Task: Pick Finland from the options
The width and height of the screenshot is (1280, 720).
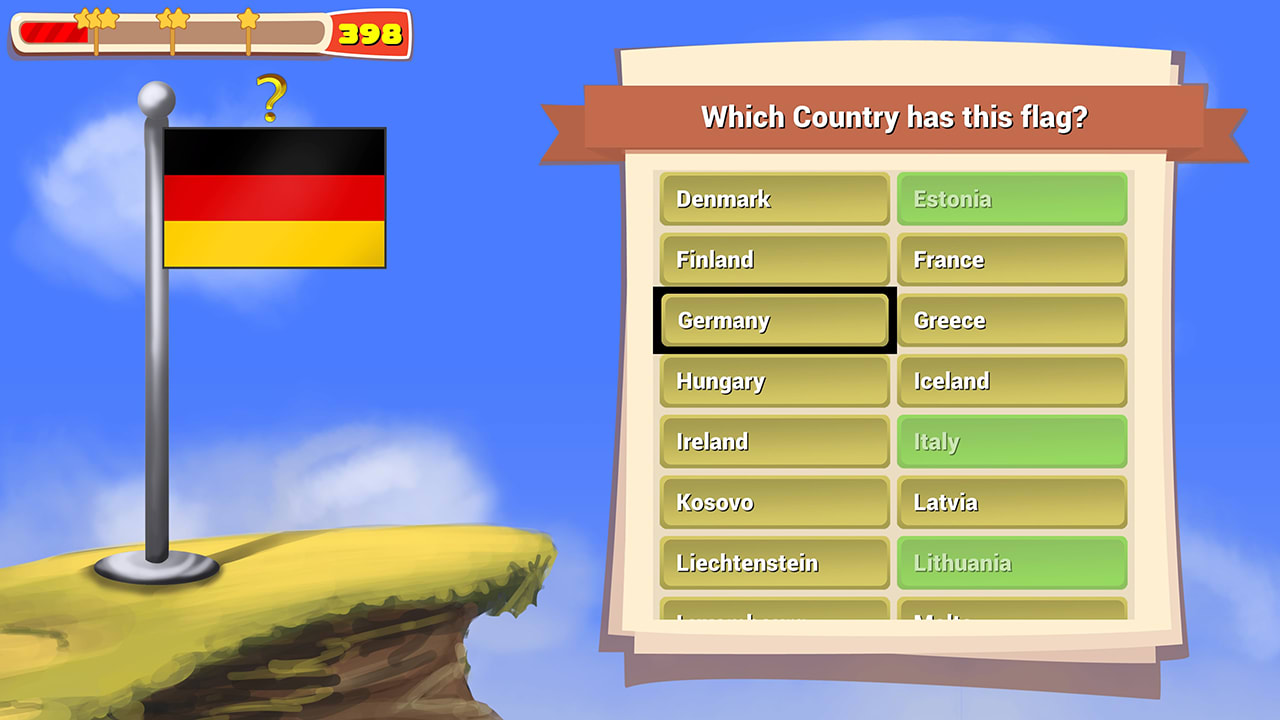Action: 774,260
